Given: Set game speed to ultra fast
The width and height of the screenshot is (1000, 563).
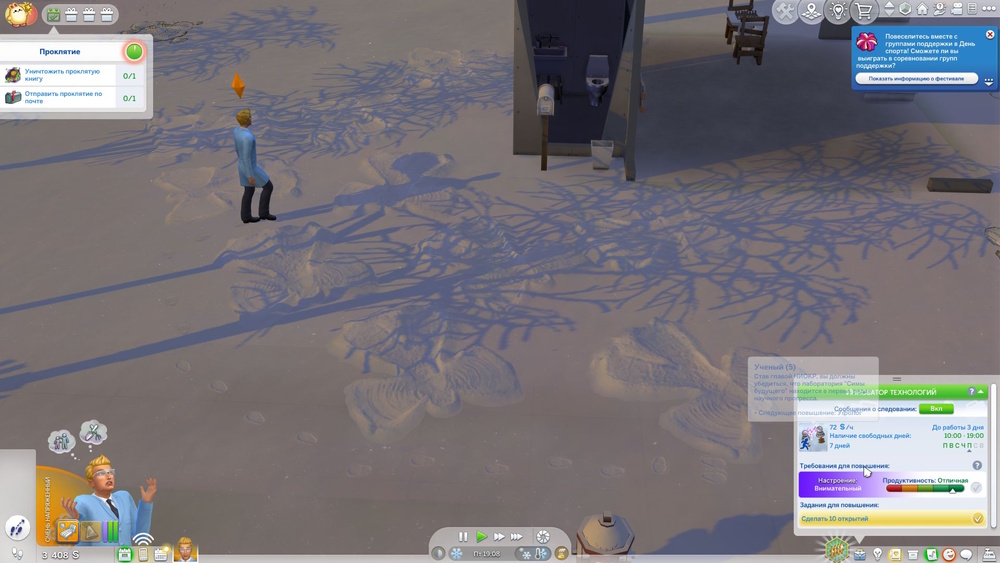Looking at the screenshot, I should coord(517,537).
